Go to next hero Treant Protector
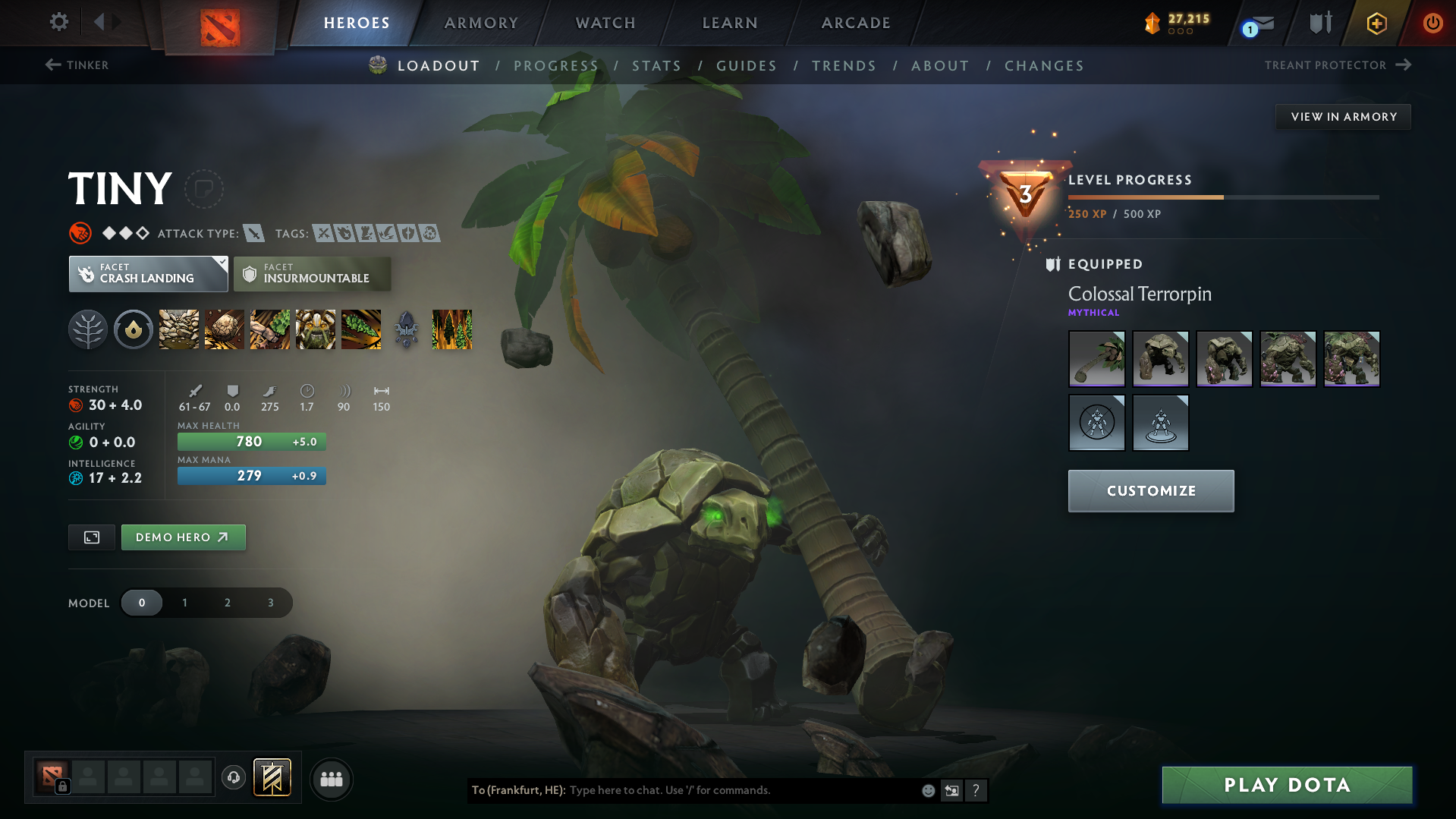This screenshot has height=819, width=1456. (1337, 65)
